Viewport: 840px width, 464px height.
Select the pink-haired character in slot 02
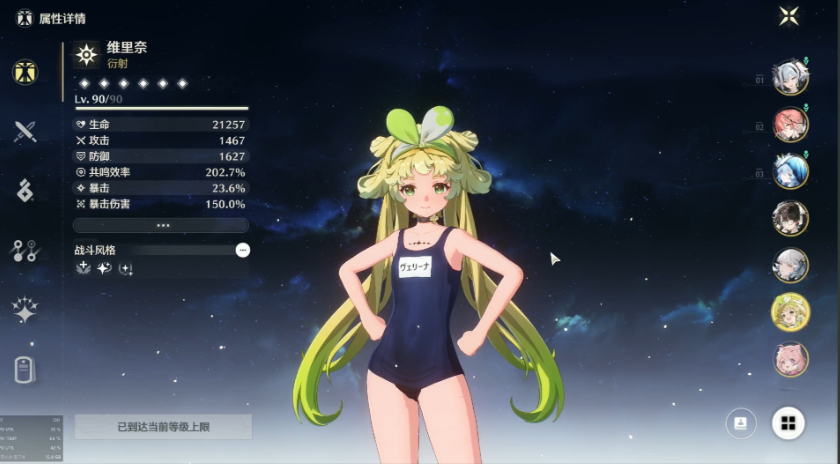tap(790, 125)
